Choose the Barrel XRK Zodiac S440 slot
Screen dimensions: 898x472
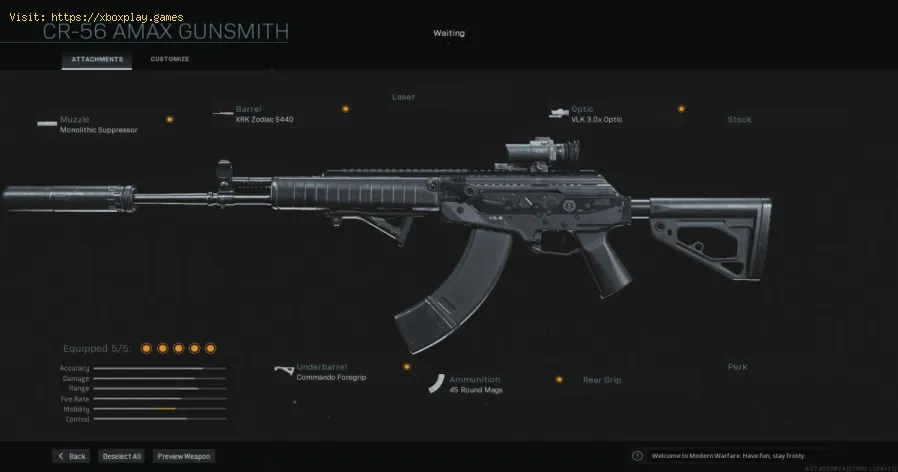click(x=264, y=114)
